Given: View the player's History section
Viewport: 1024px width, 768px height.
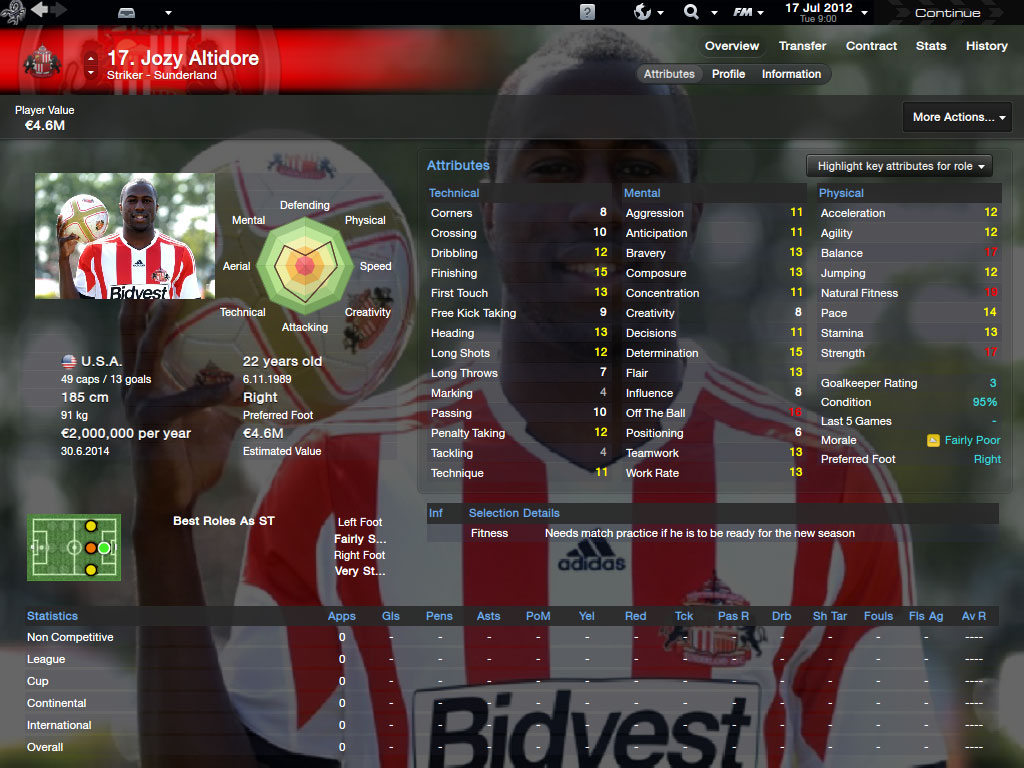Looking at the screenshot, I should [x=986, y=46].
